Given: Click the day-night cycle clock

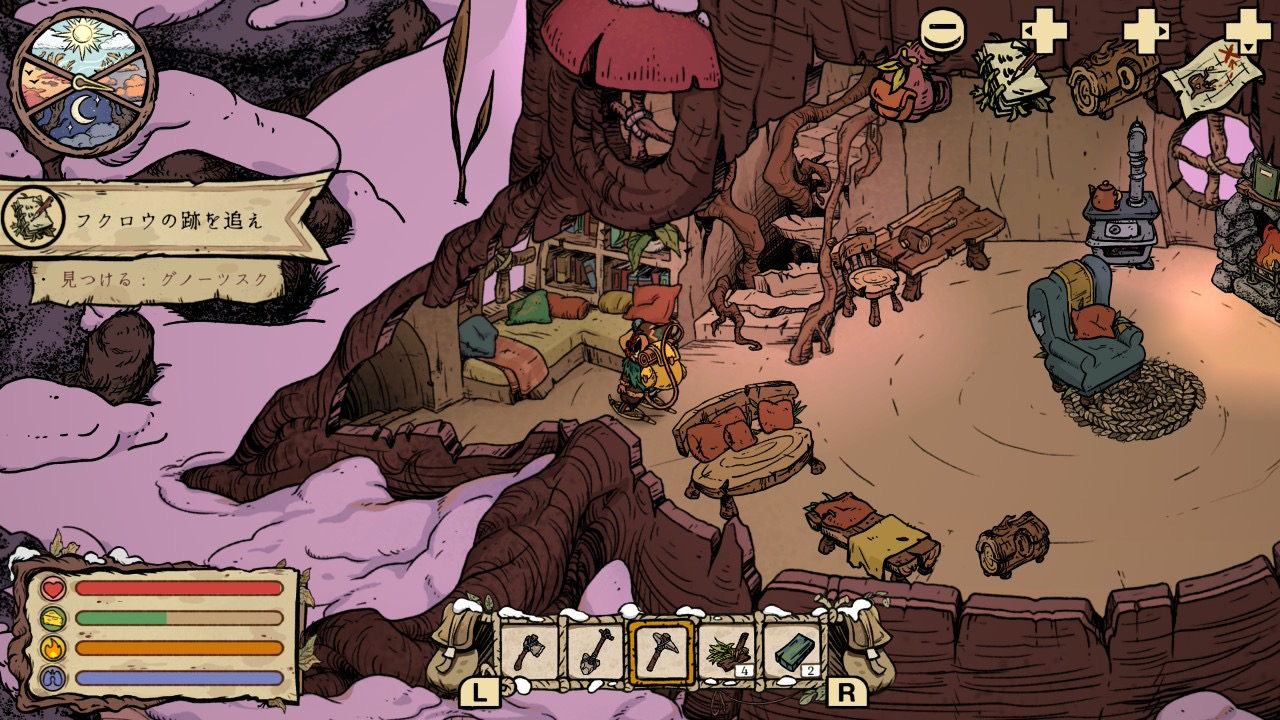Looking at the screenshot, I should point(83,82).
